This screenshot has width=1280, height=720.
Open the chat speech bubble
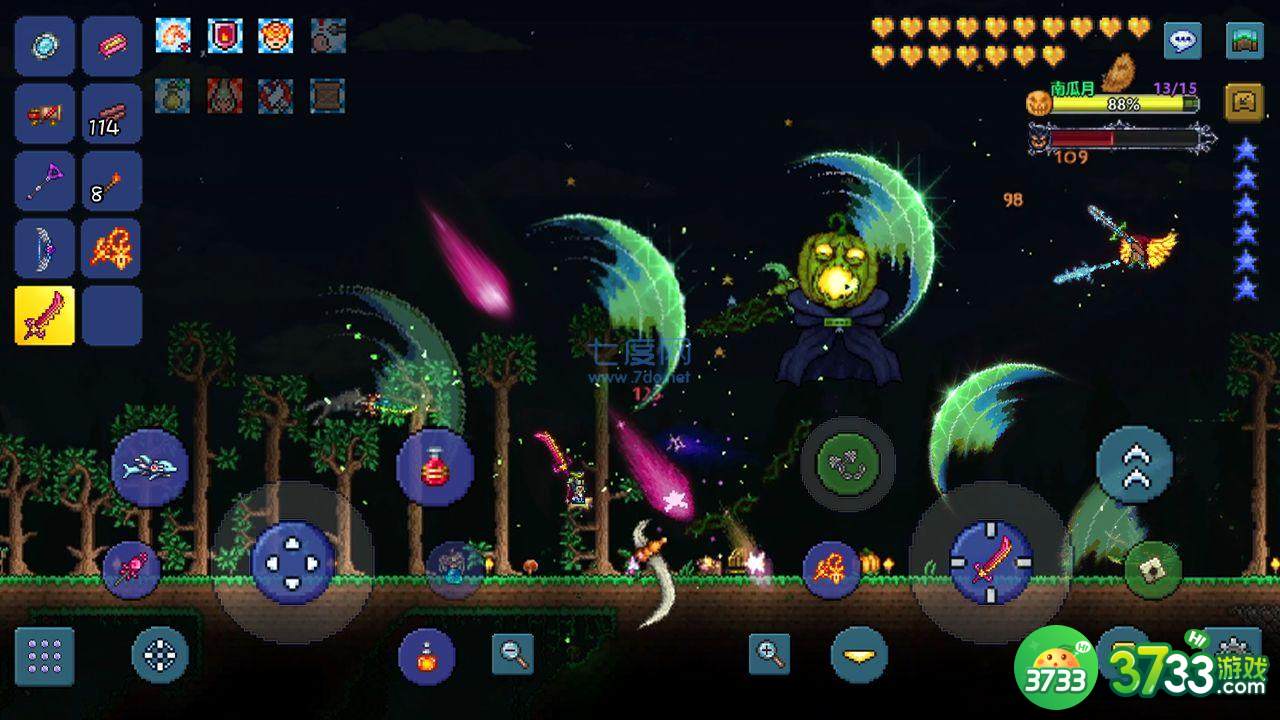pos(1183,42)
